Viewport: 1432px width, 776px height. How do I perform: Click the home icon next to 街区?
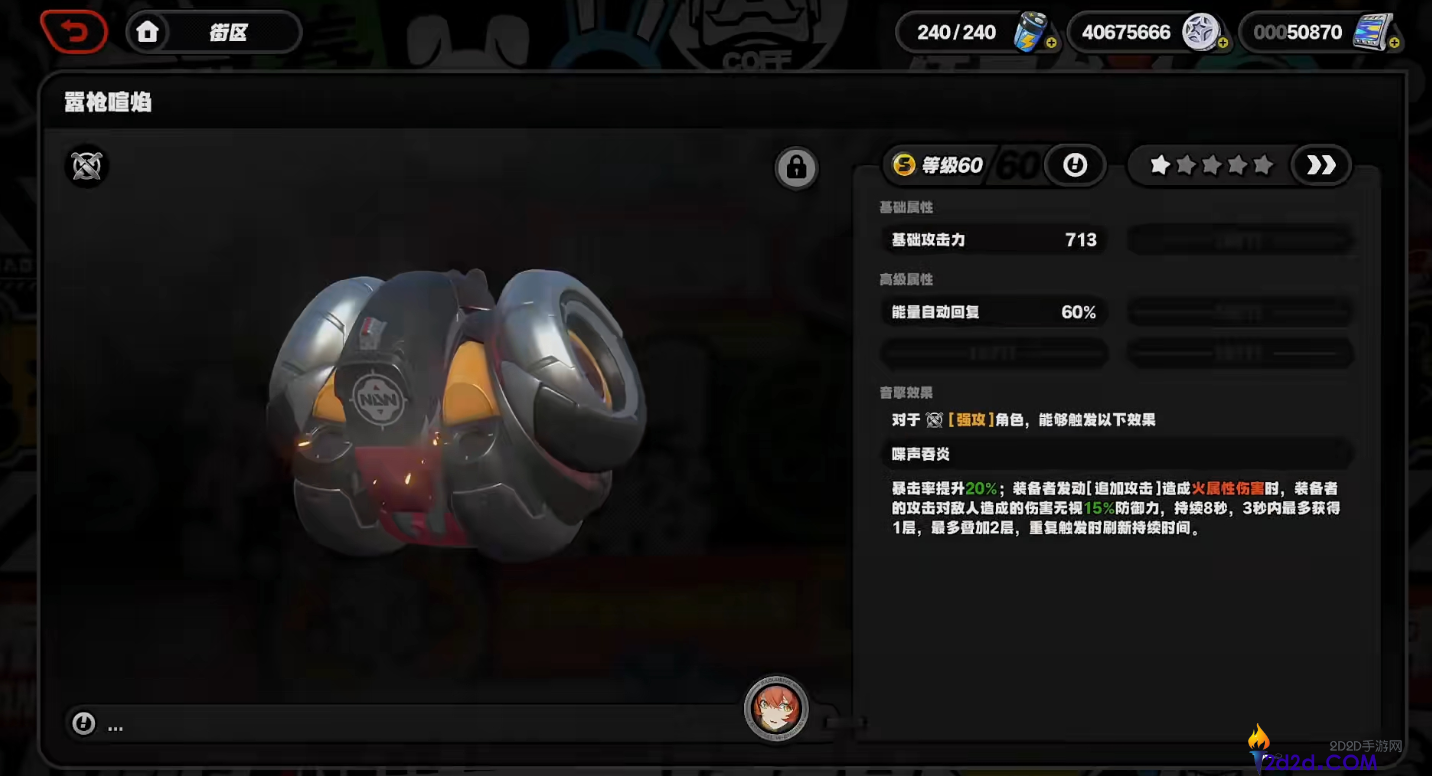coord(147,31)
